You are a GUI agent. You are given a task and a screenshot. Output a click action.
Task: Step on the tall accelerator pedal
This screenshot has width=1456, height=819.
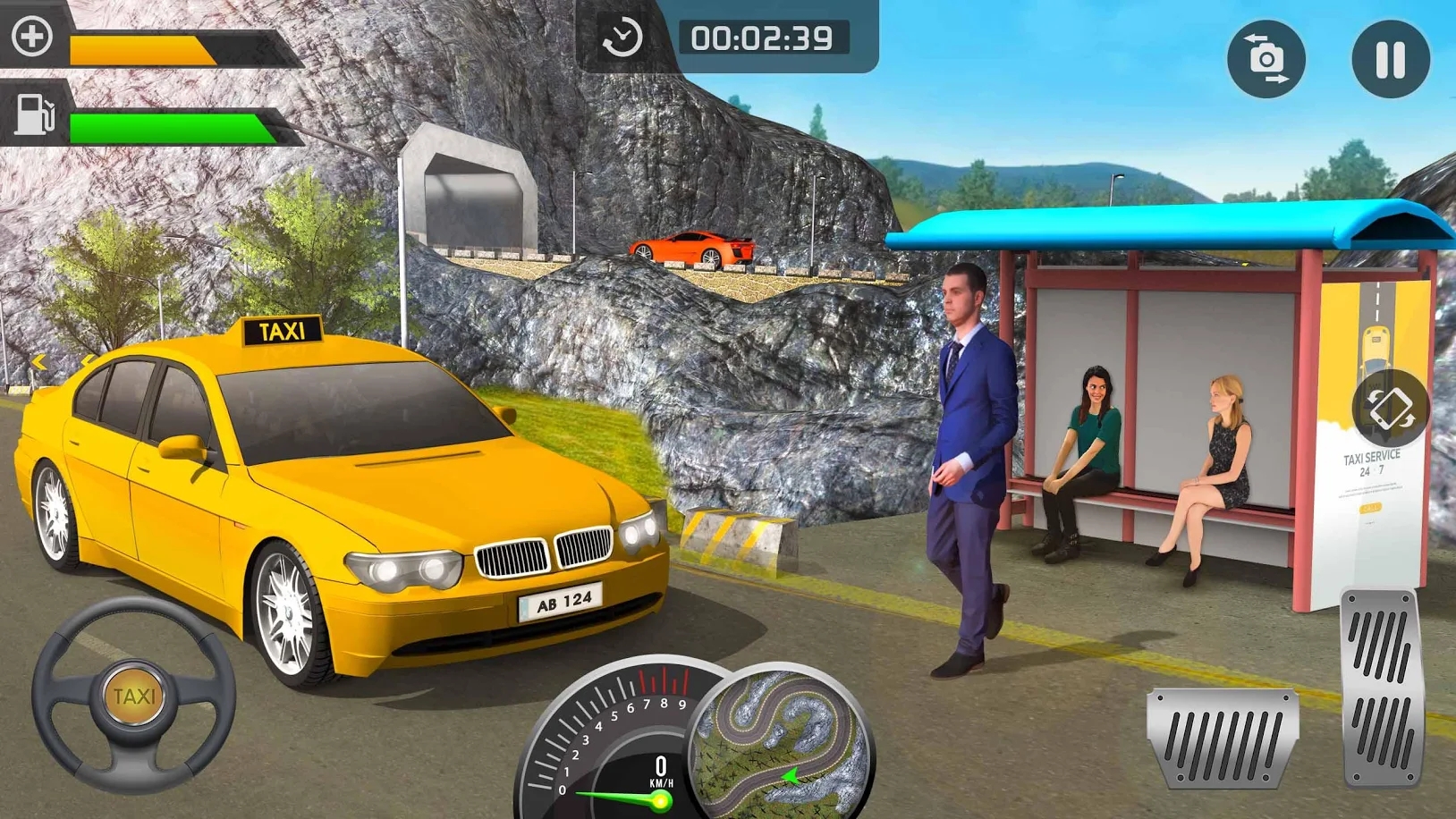pyautogui.click(x=1381, y=688)
